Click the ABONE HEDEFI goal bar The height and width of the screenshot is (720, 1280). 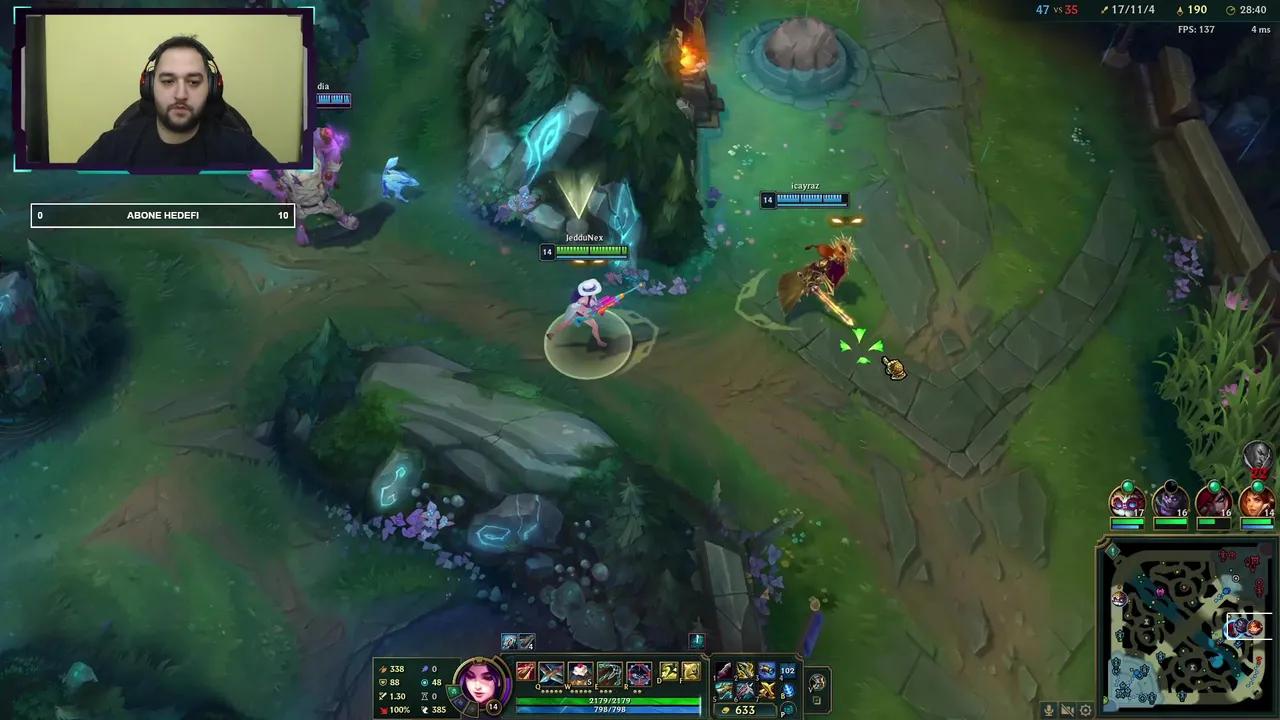[163, 215]
